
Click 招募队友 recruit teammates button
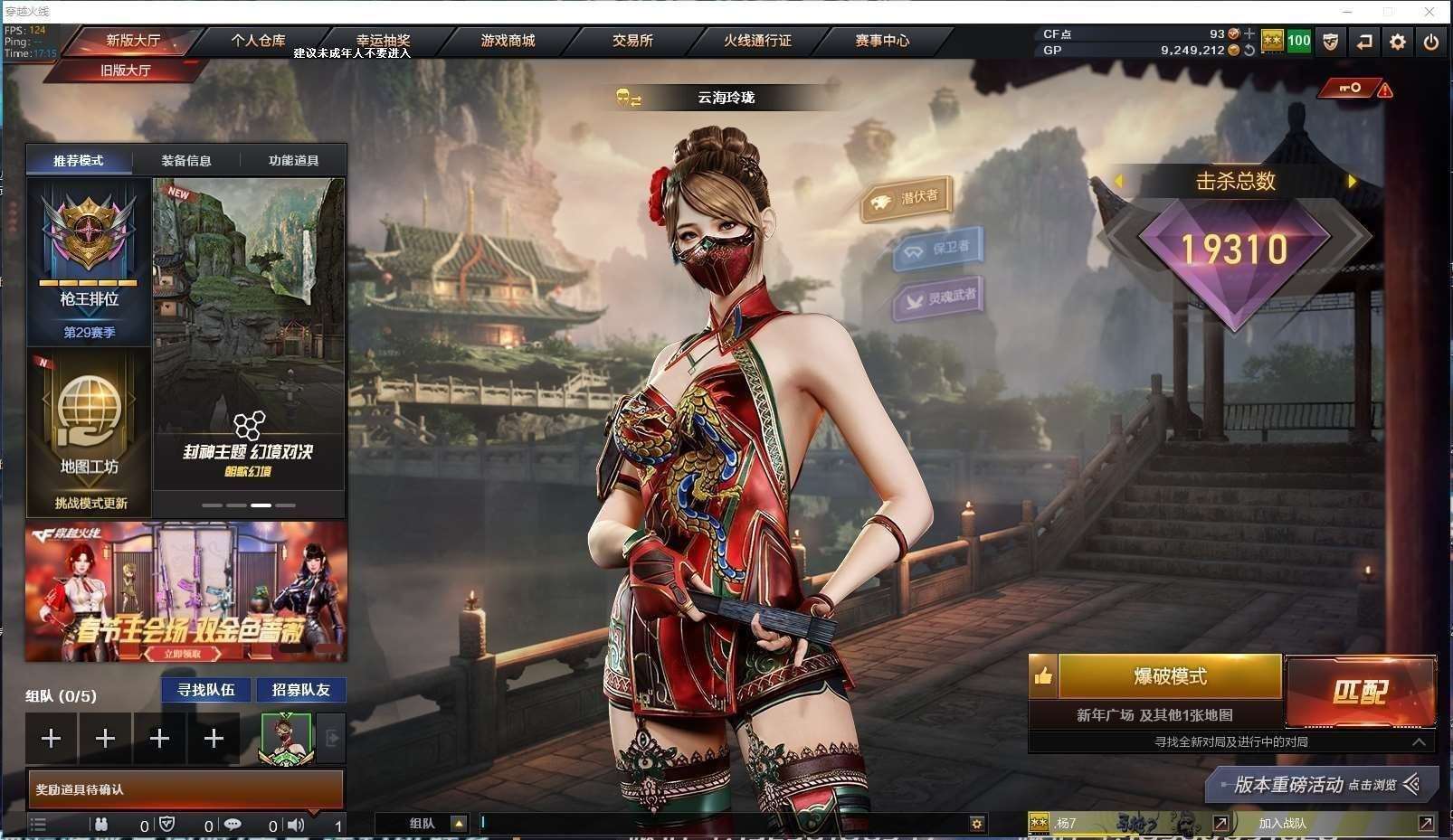[301, 690]
